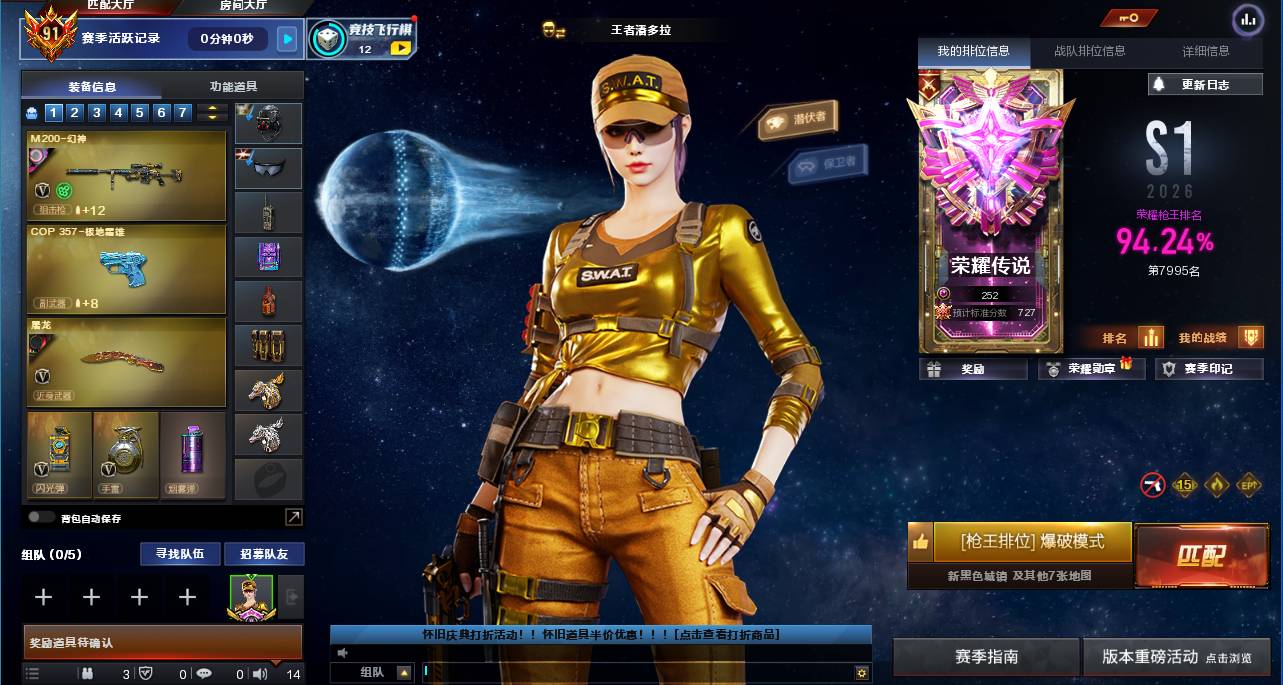Open the 奖励 rewards panel
Viewport: 1283px width, 685px height.
(973, 369)
